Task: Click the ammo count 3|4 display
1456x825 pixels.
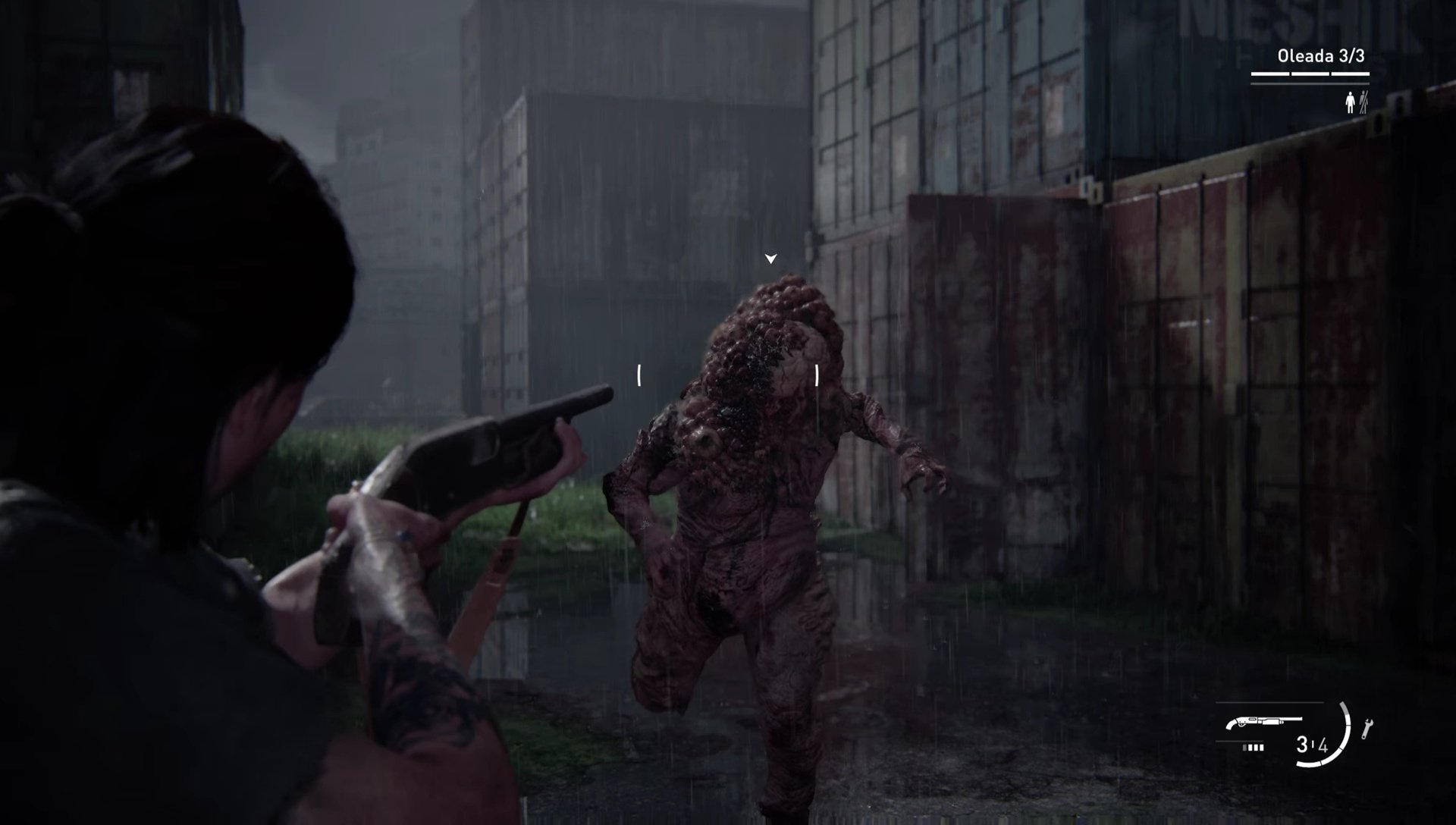Action: click(x=1313, y=745)
